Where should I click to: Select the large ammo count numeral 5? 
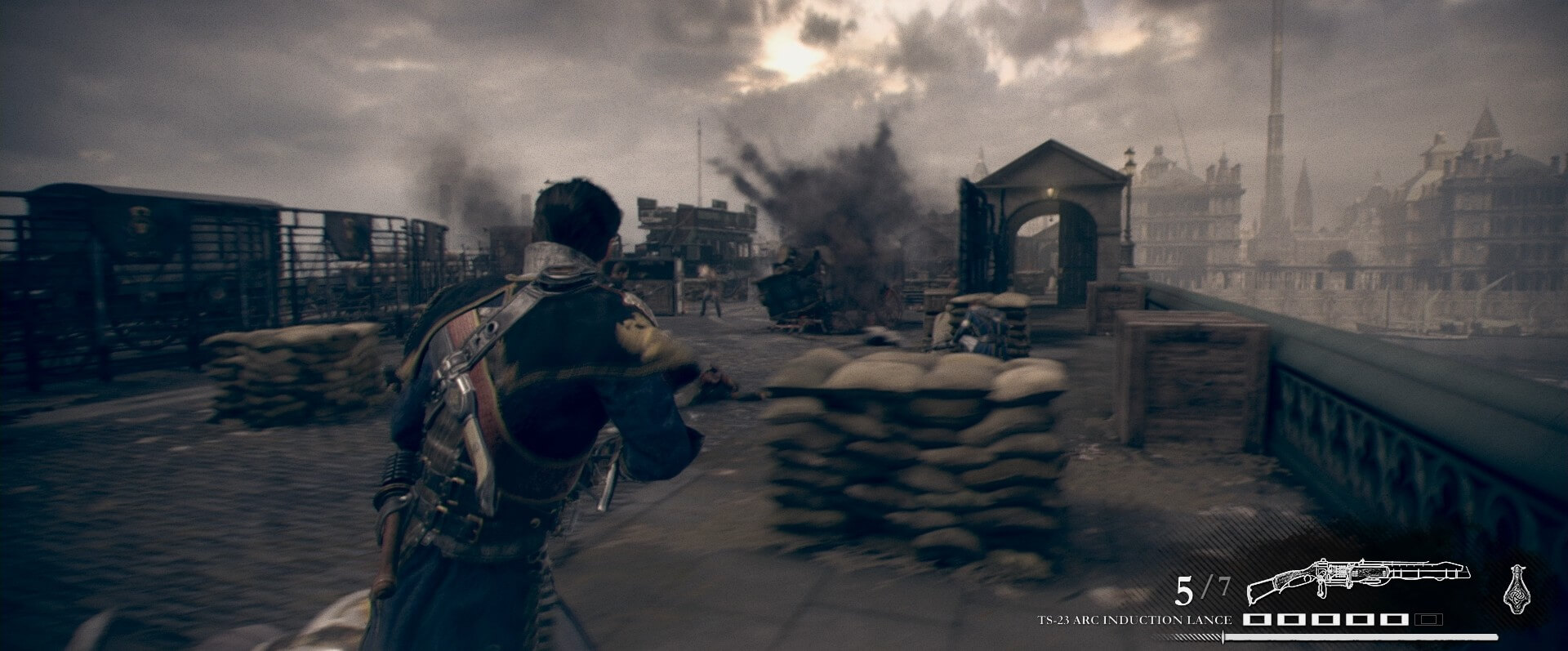tap(1185, 590)
